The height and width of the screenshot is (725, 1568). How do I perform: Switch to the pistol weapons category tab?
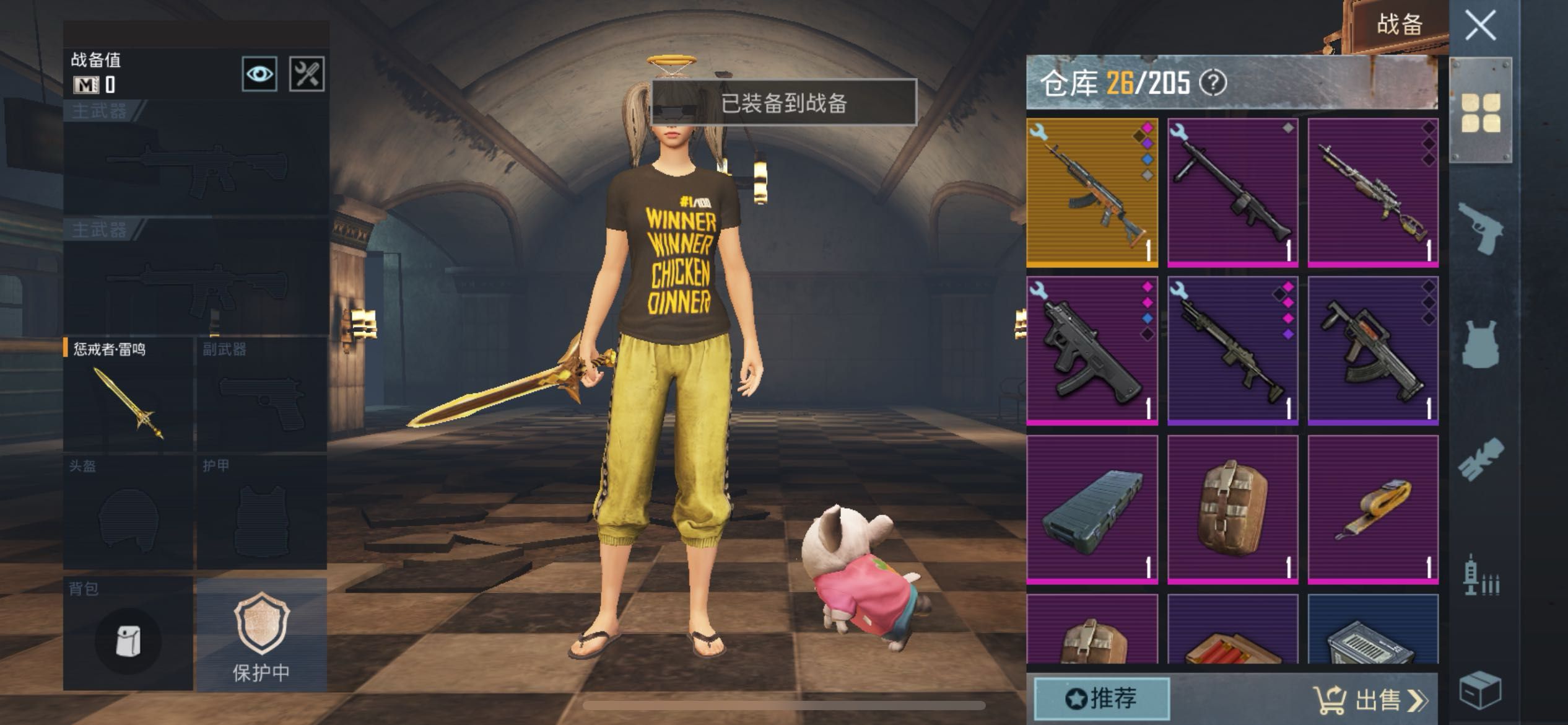point(1481,228)
